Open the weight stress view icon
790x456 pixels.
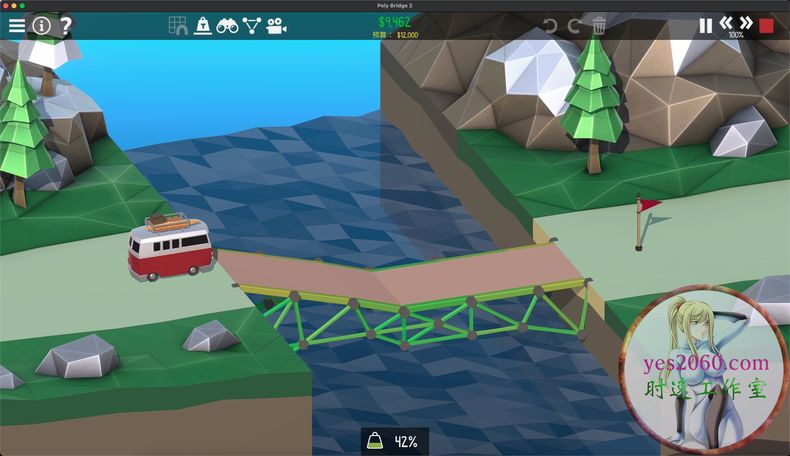(203, 25)
